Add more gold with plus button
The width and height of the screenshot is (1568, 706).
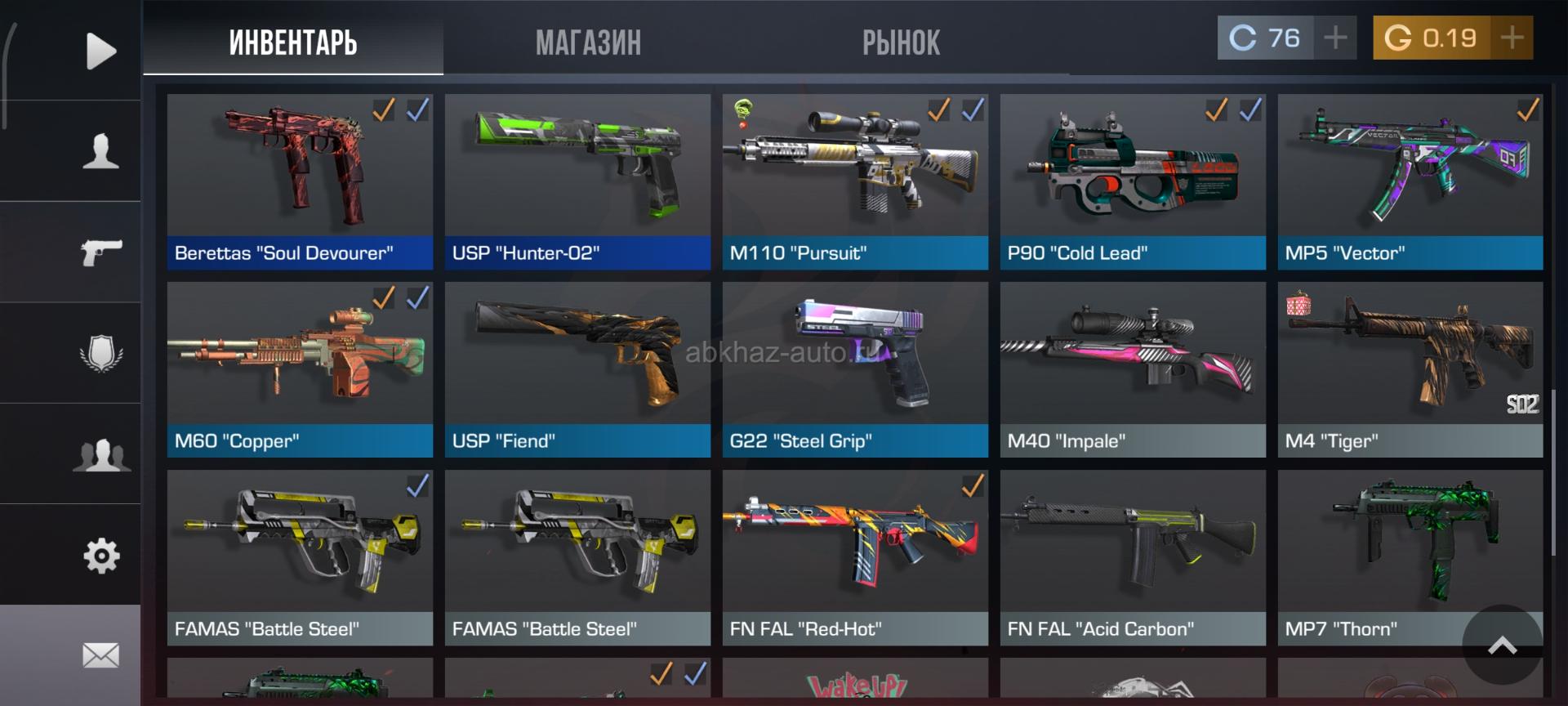click(1512, 38)
